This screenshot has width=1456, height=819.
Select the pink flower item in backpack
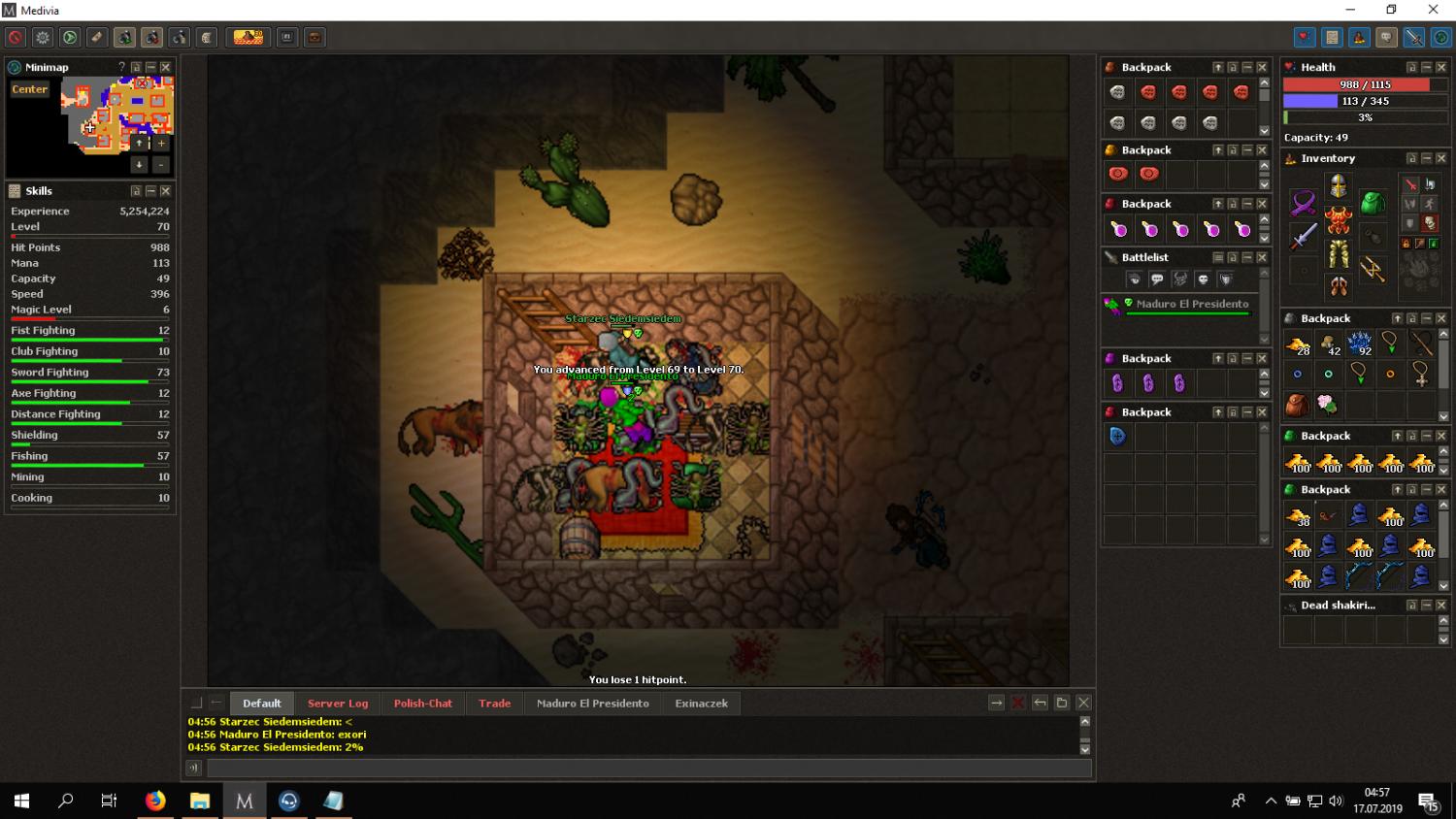pos(1328,404)
